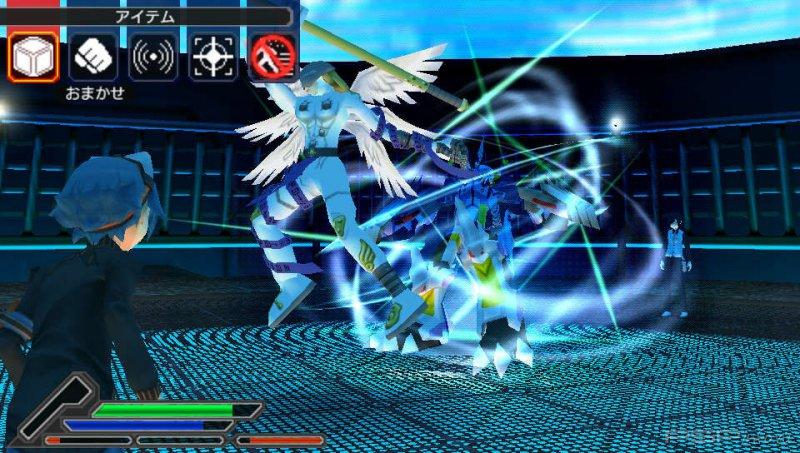The width and height of the screenshot is (800, 453).
Task: Select the white cube item icon
Action: tap(32, 57)
